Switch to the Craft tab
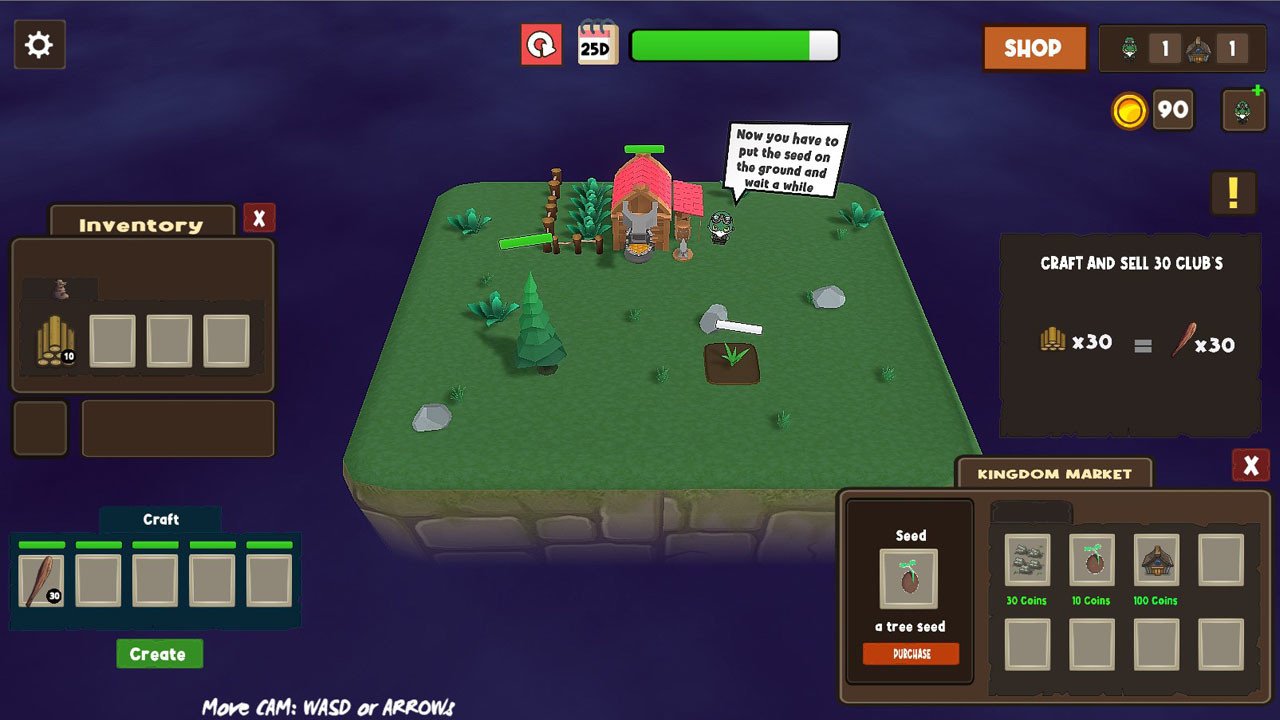 (160, 519)
